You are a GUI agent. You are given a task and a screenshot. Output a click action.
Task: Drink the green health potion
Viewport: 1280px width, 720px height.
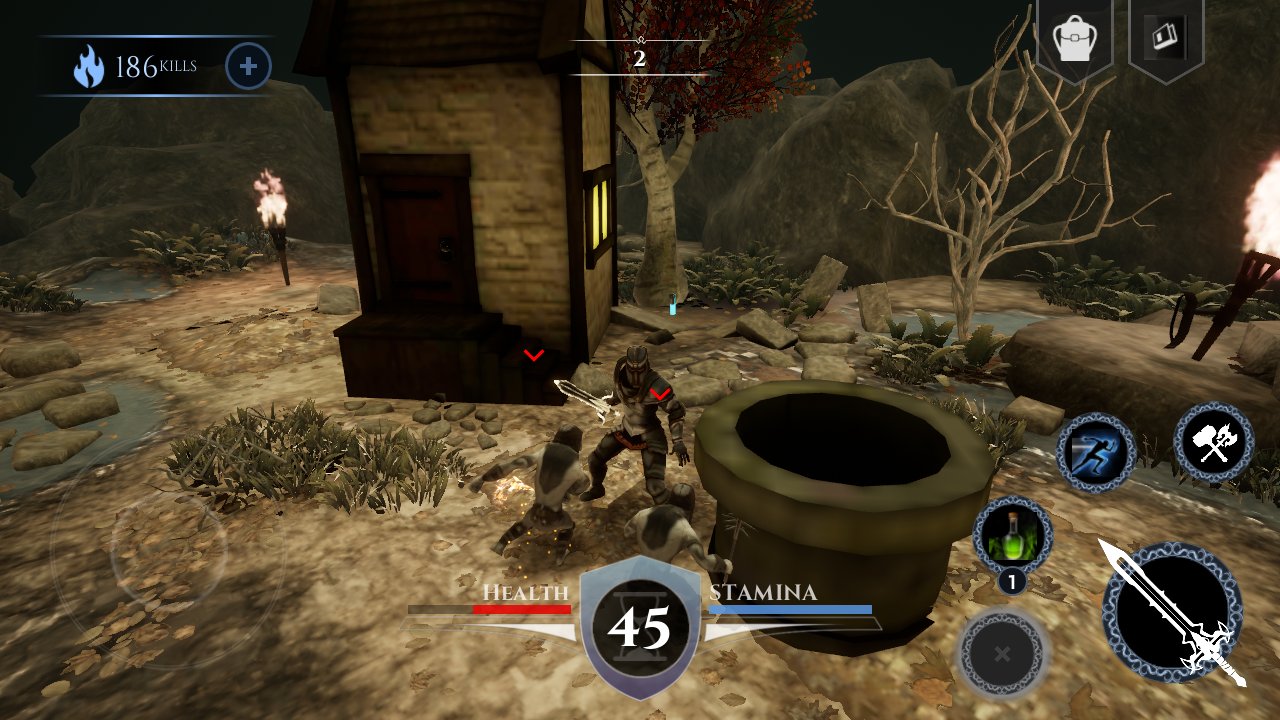[1012, 536]
